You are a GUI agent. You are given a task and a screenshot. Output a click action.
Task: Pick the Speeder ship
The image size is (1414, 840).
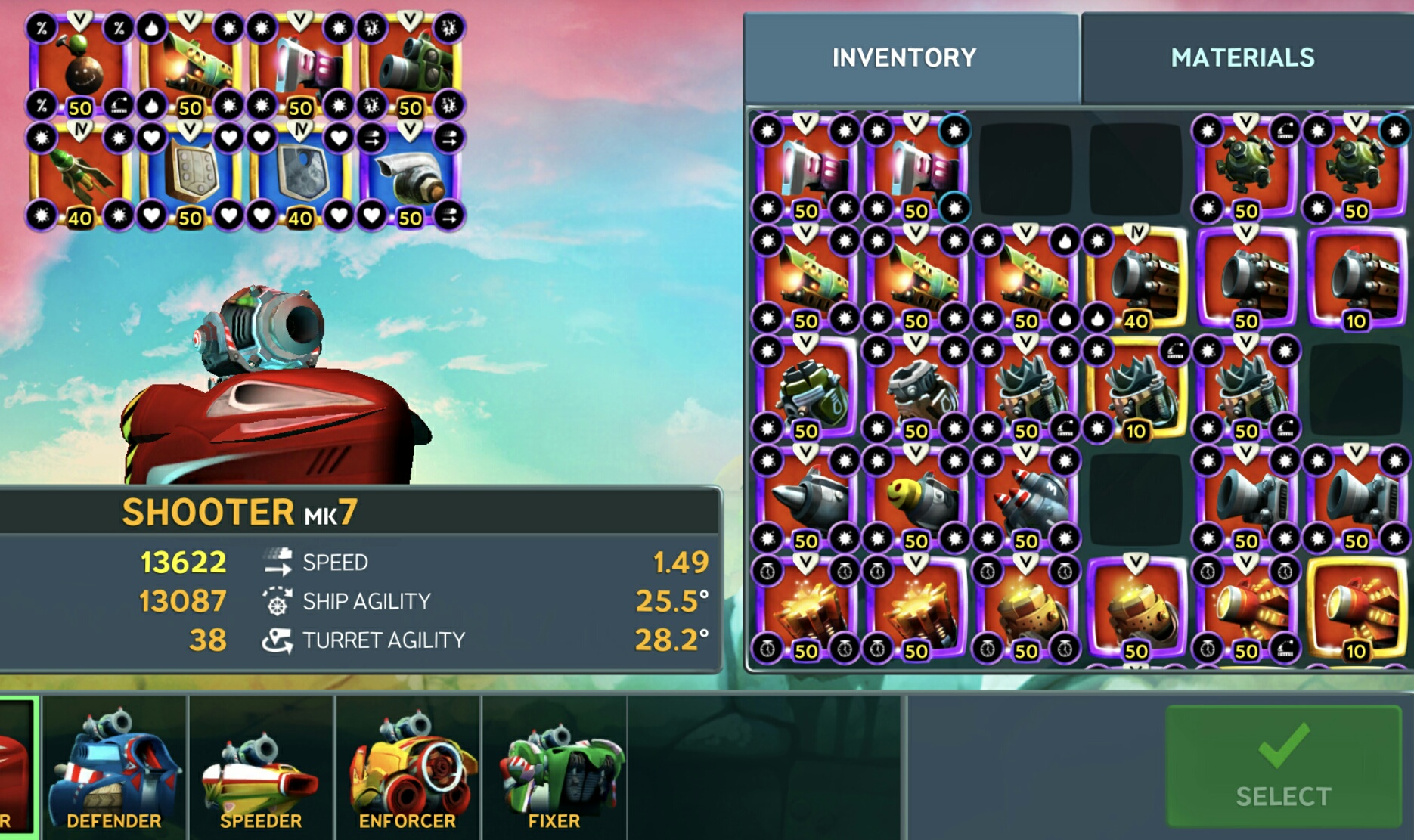tap(261, 769)
